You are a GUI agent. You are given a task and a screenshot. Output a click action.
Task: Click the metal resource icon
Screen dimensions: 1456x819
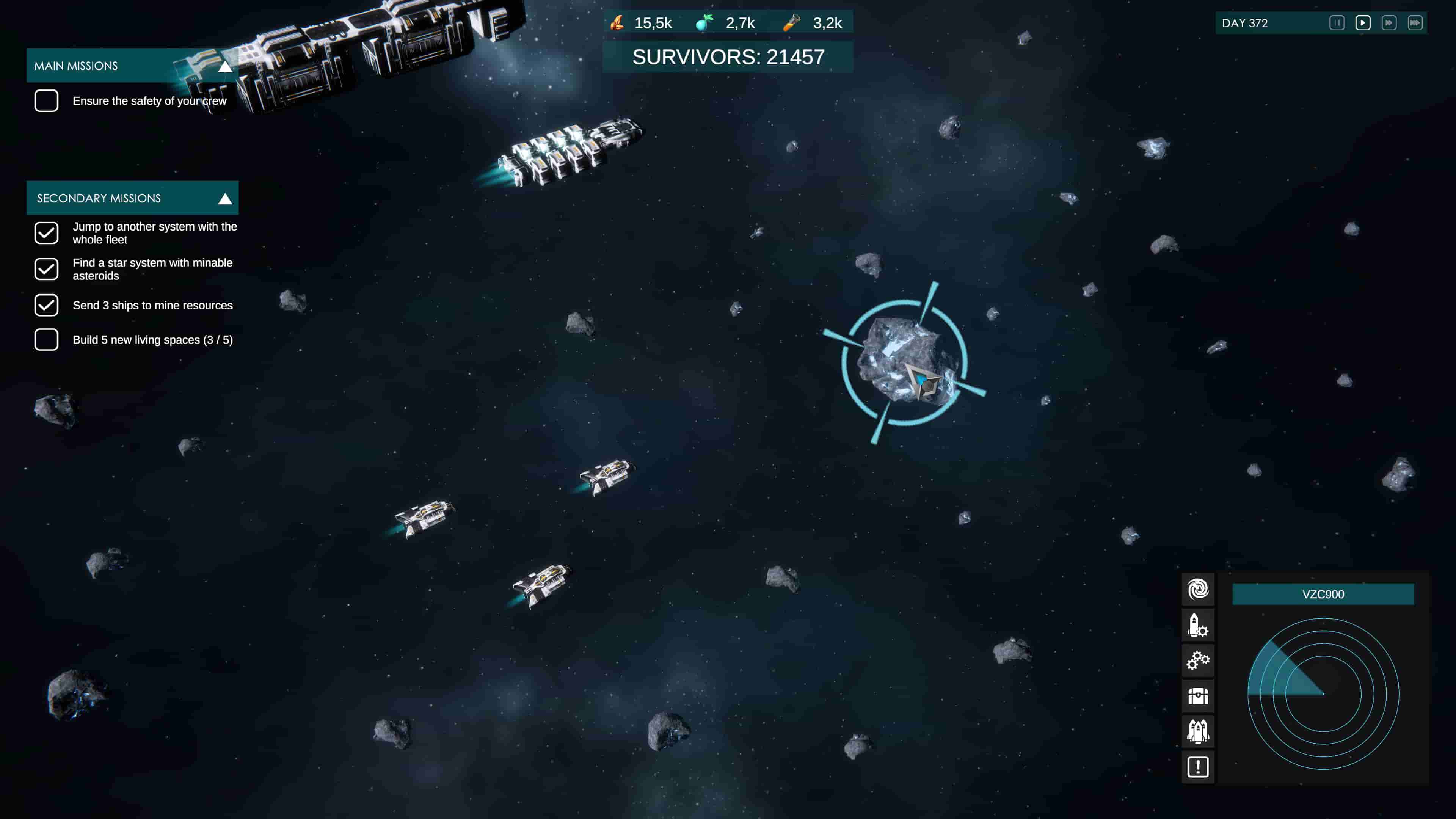[618, 23]
